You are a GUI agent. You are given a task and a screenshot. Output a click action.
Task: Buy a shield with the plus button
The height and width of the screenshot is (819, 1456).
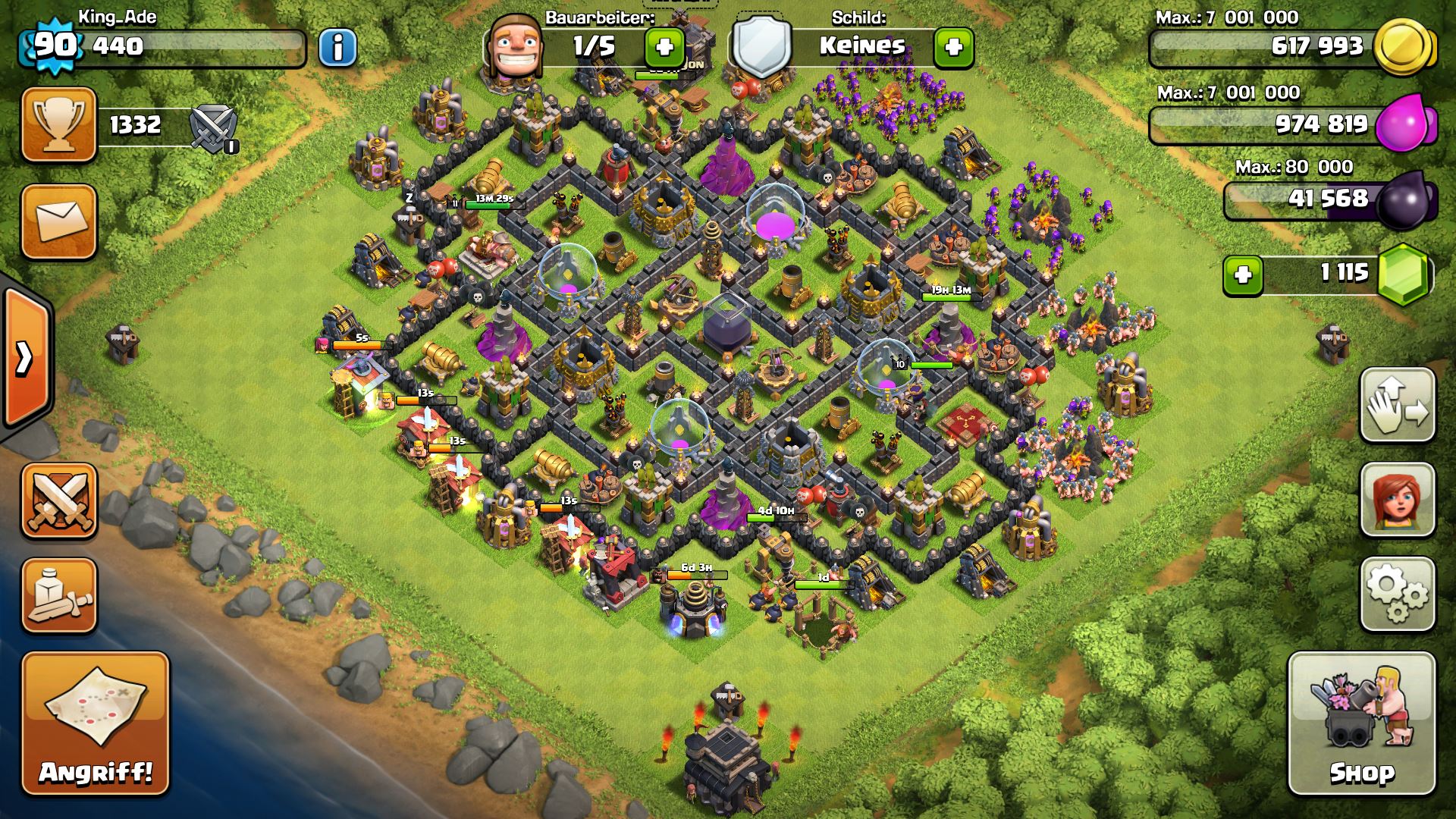953,48
